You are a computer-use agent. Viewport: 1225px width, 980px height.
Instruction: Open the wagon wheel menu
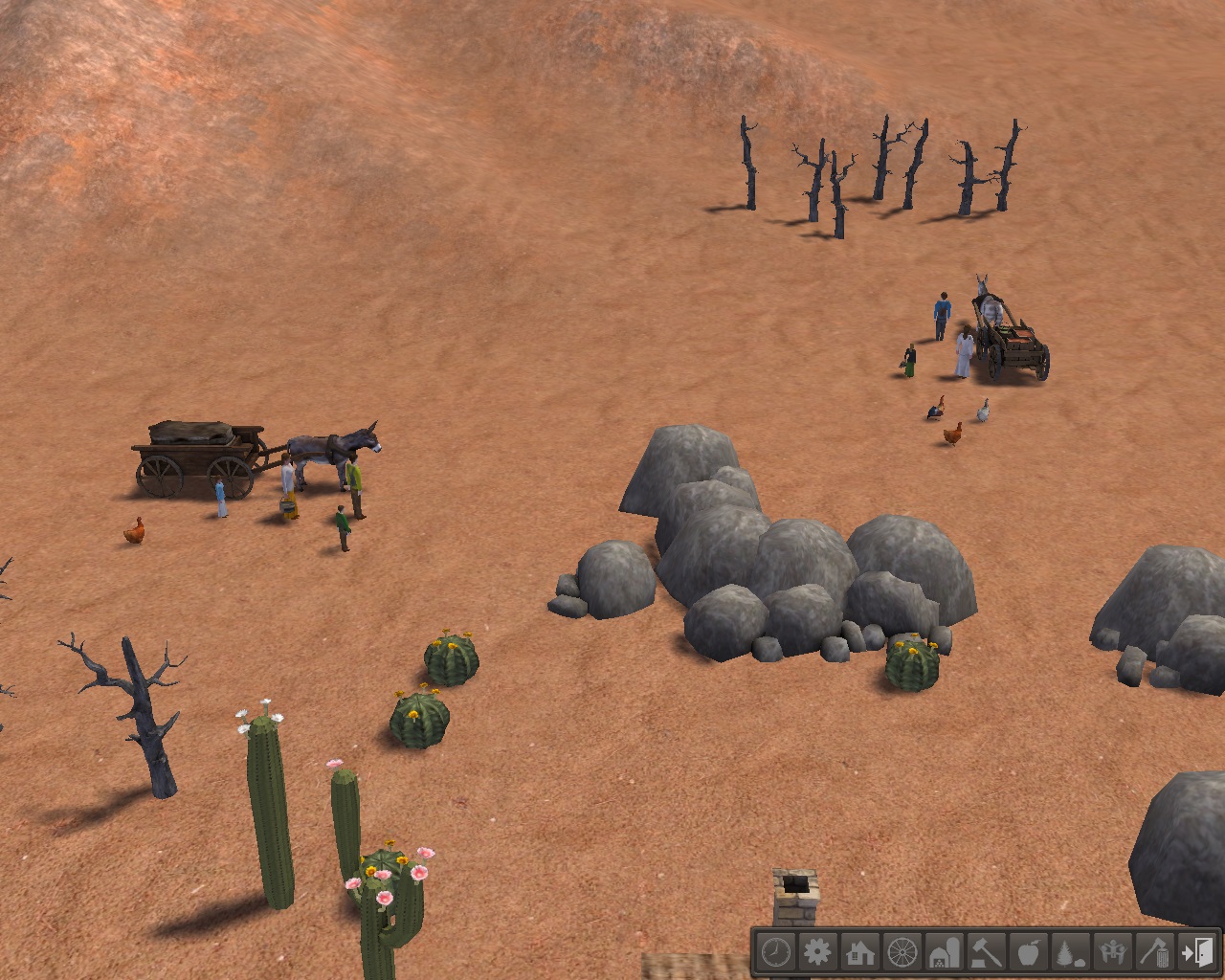902,952
